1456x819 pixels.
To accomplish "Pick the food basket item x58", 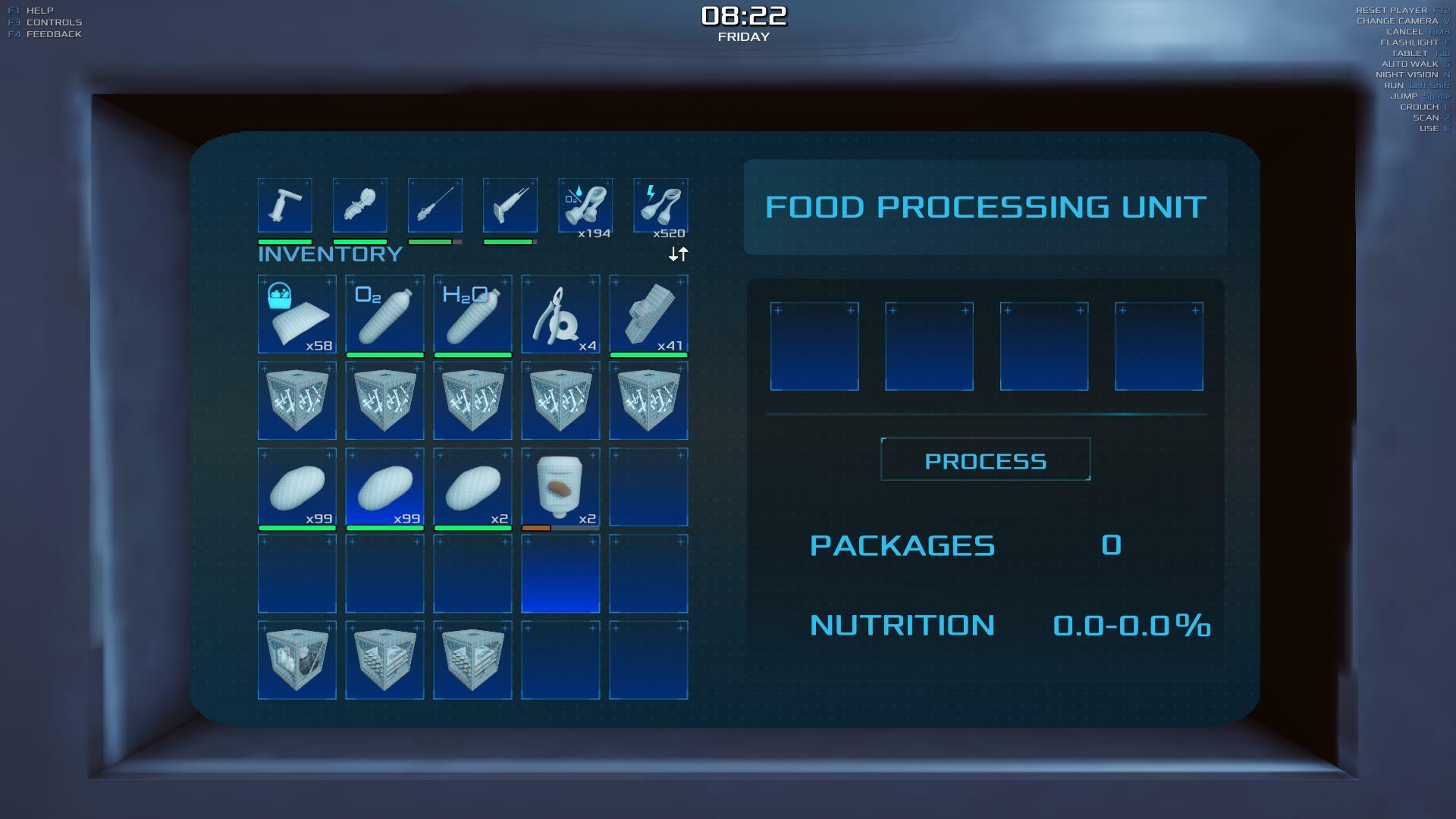I will [x=297, y=314].
